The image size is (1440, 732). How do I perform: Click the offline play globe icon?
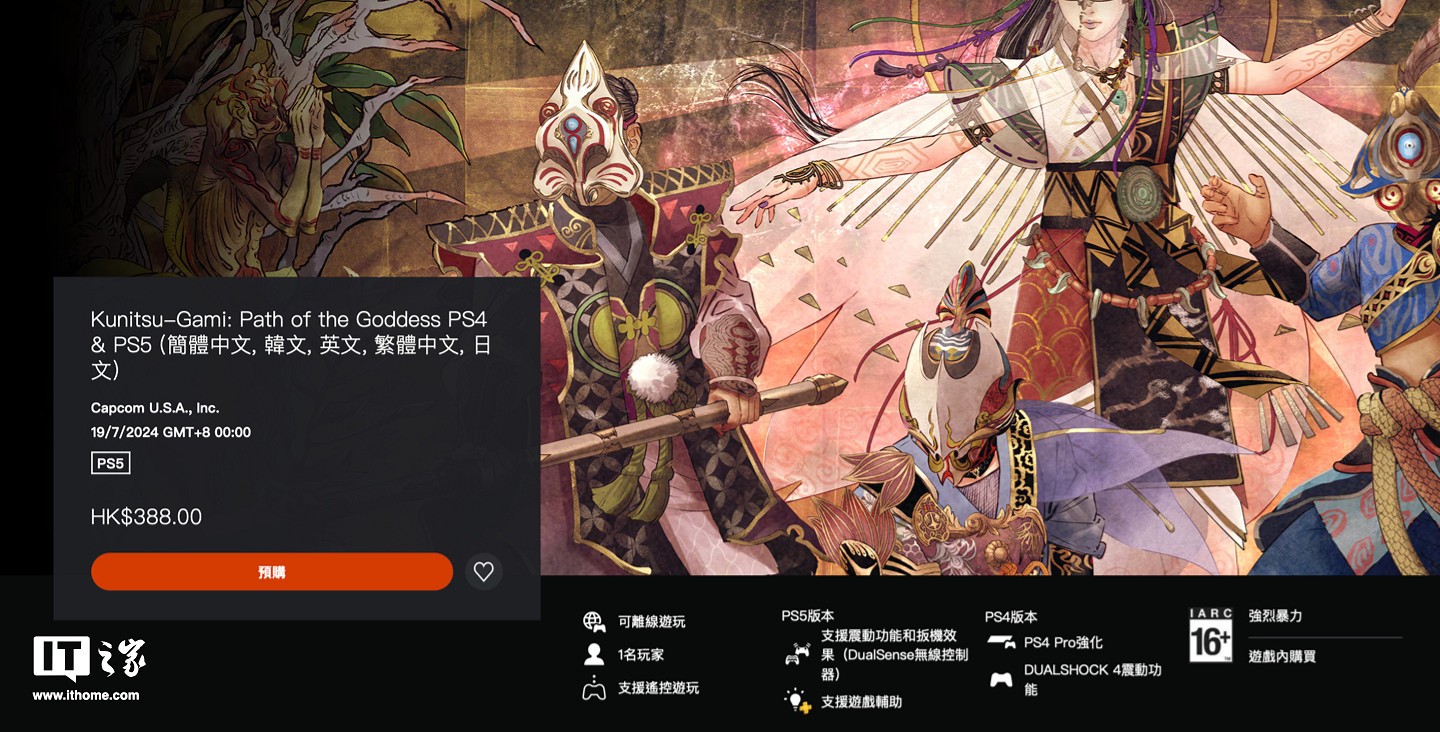pyautogui.click(x=595, y=620)
